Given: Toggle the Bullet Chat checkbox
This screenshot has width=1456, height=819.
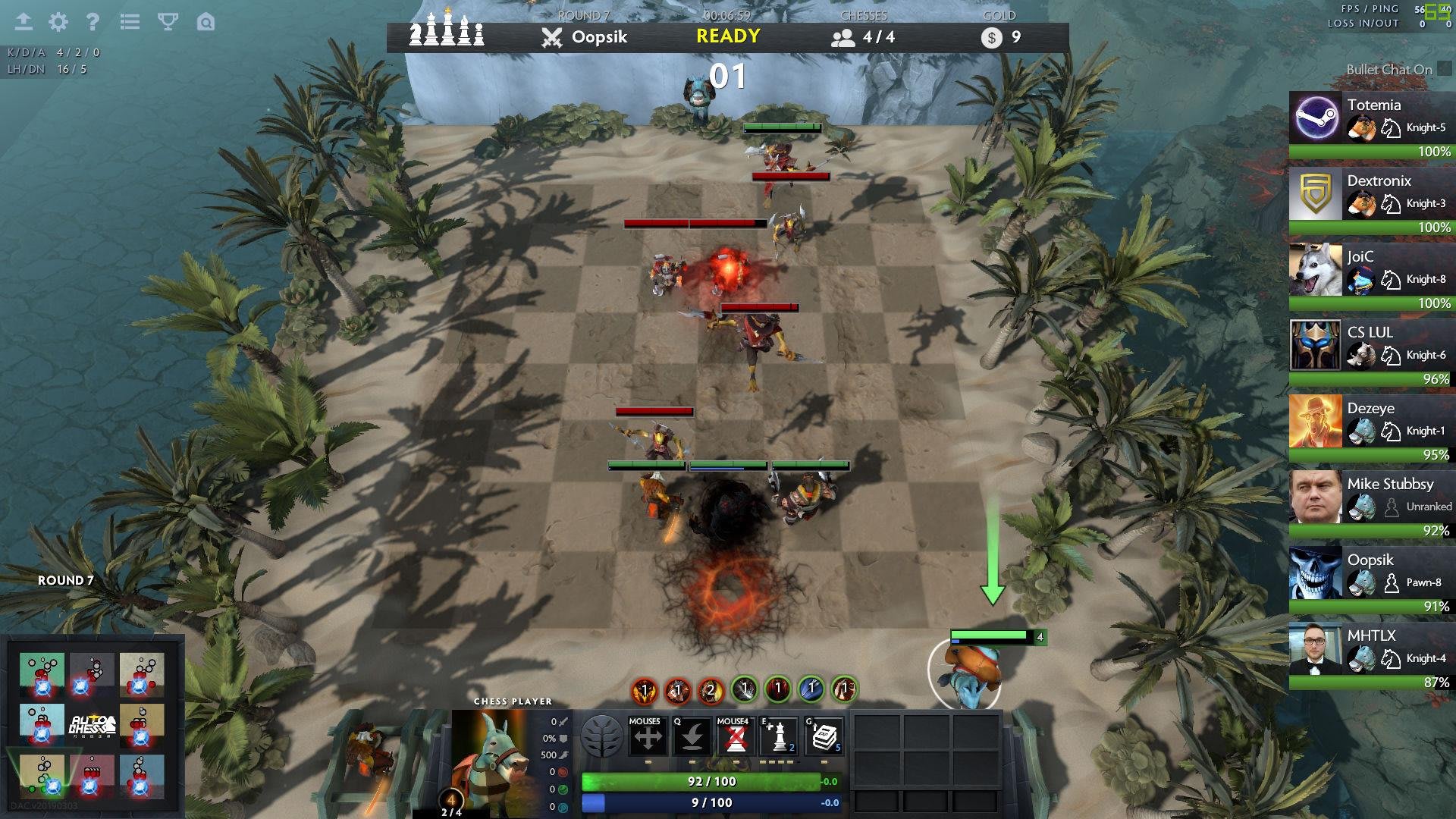Looking at the screenshot, I should click(x=1444, y=69).
